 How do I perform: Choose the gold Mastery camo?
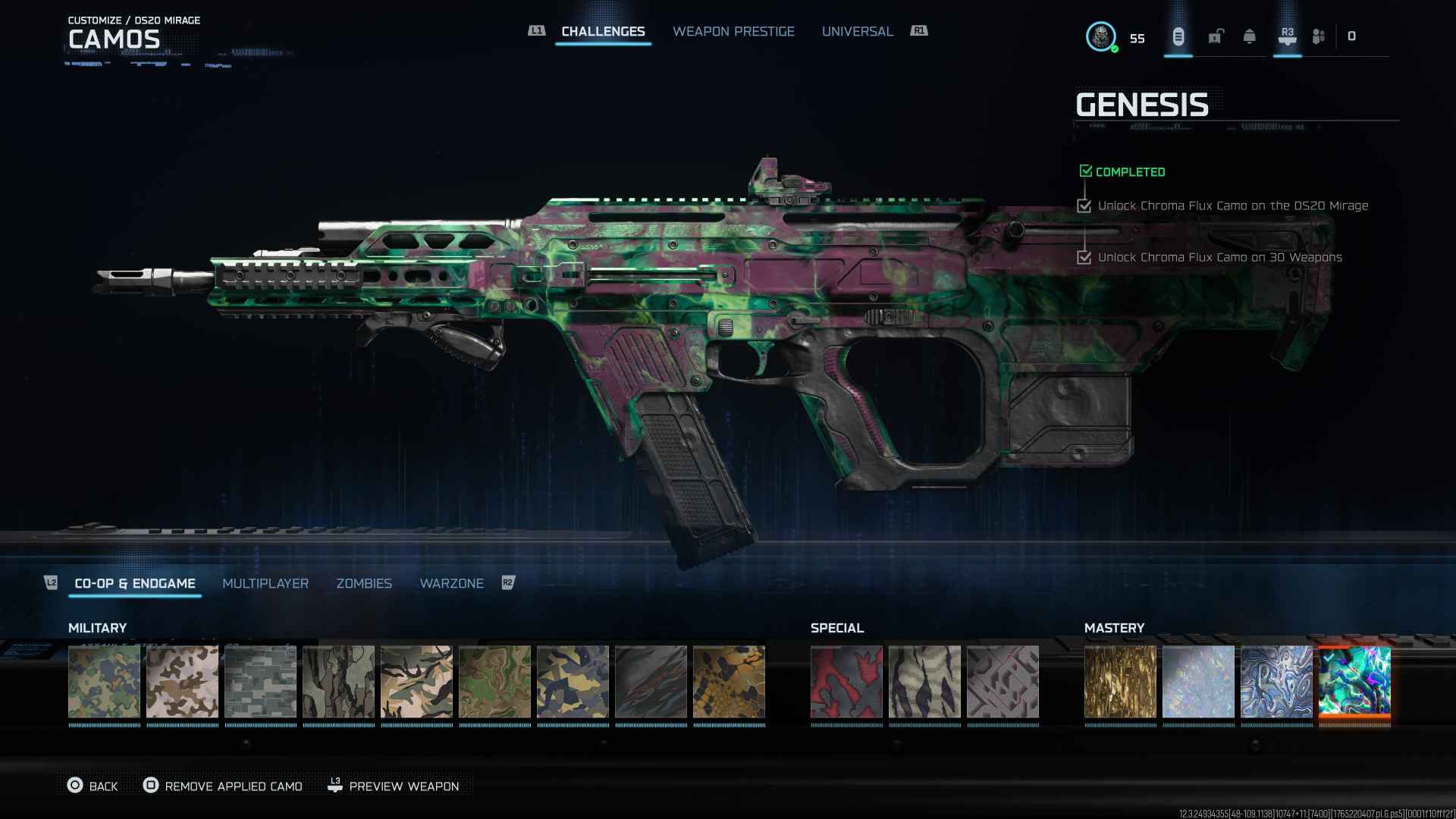1120,682
